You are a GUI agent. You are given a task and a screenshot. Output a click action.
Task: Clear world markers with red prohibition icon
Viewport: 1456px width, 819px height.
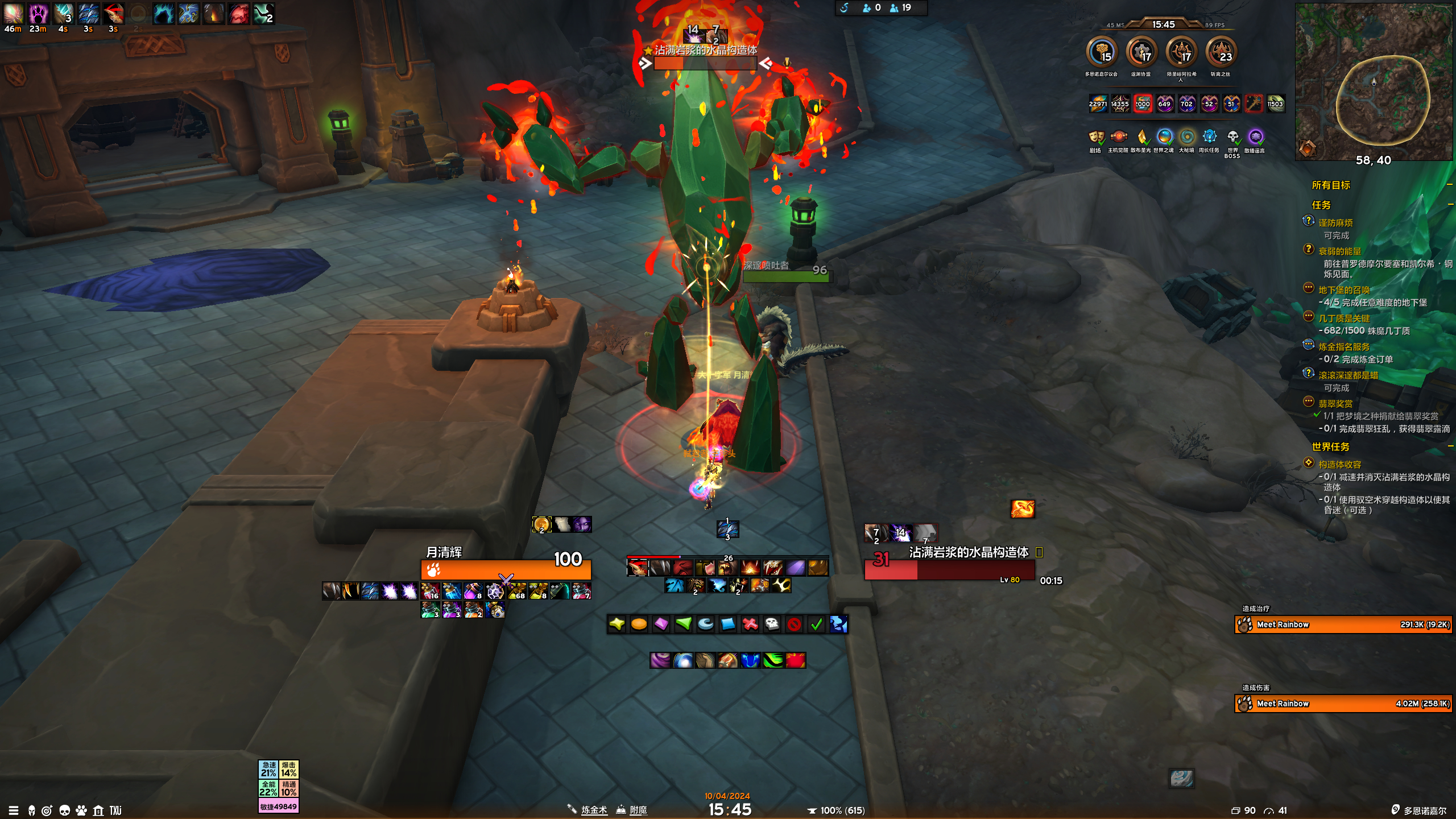click(794, 624)
